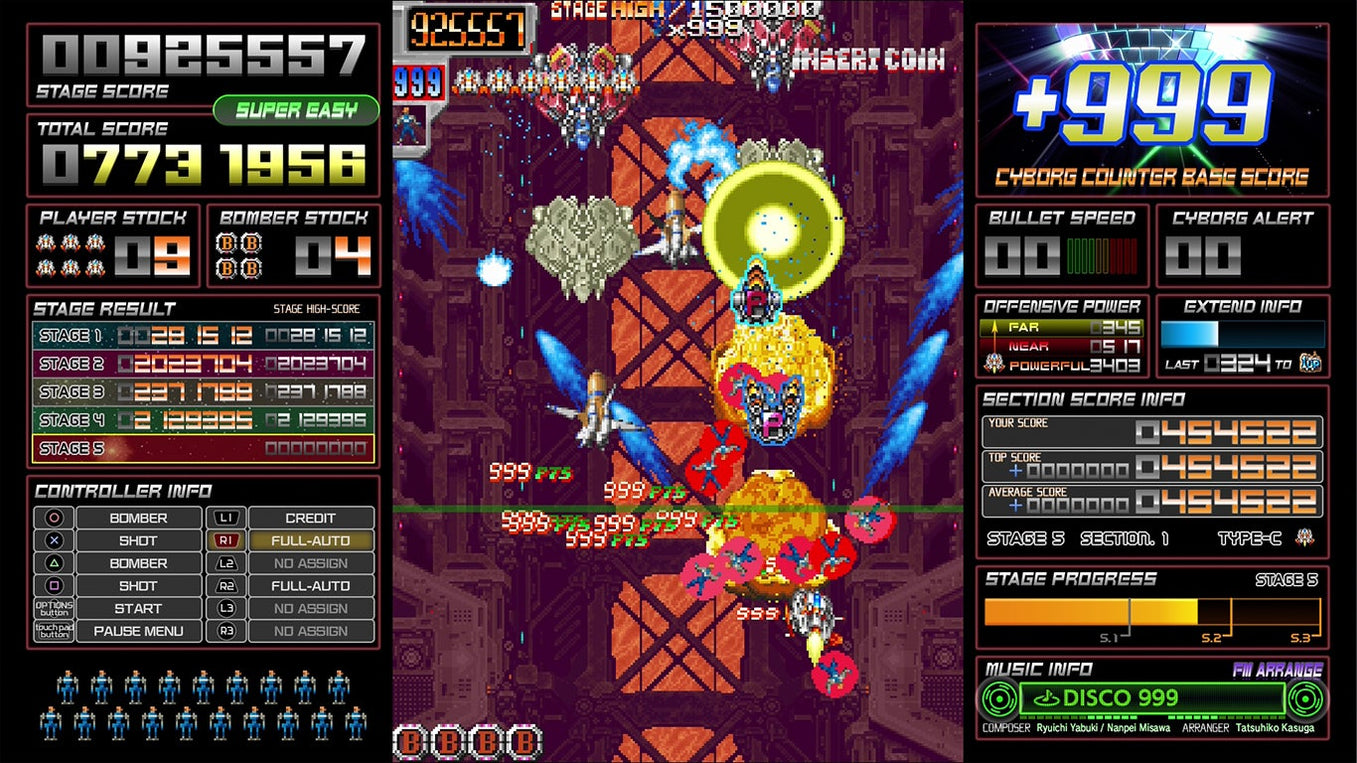Select the Cross button Shot icon
1357x763 pixels.
pos(53,540)
